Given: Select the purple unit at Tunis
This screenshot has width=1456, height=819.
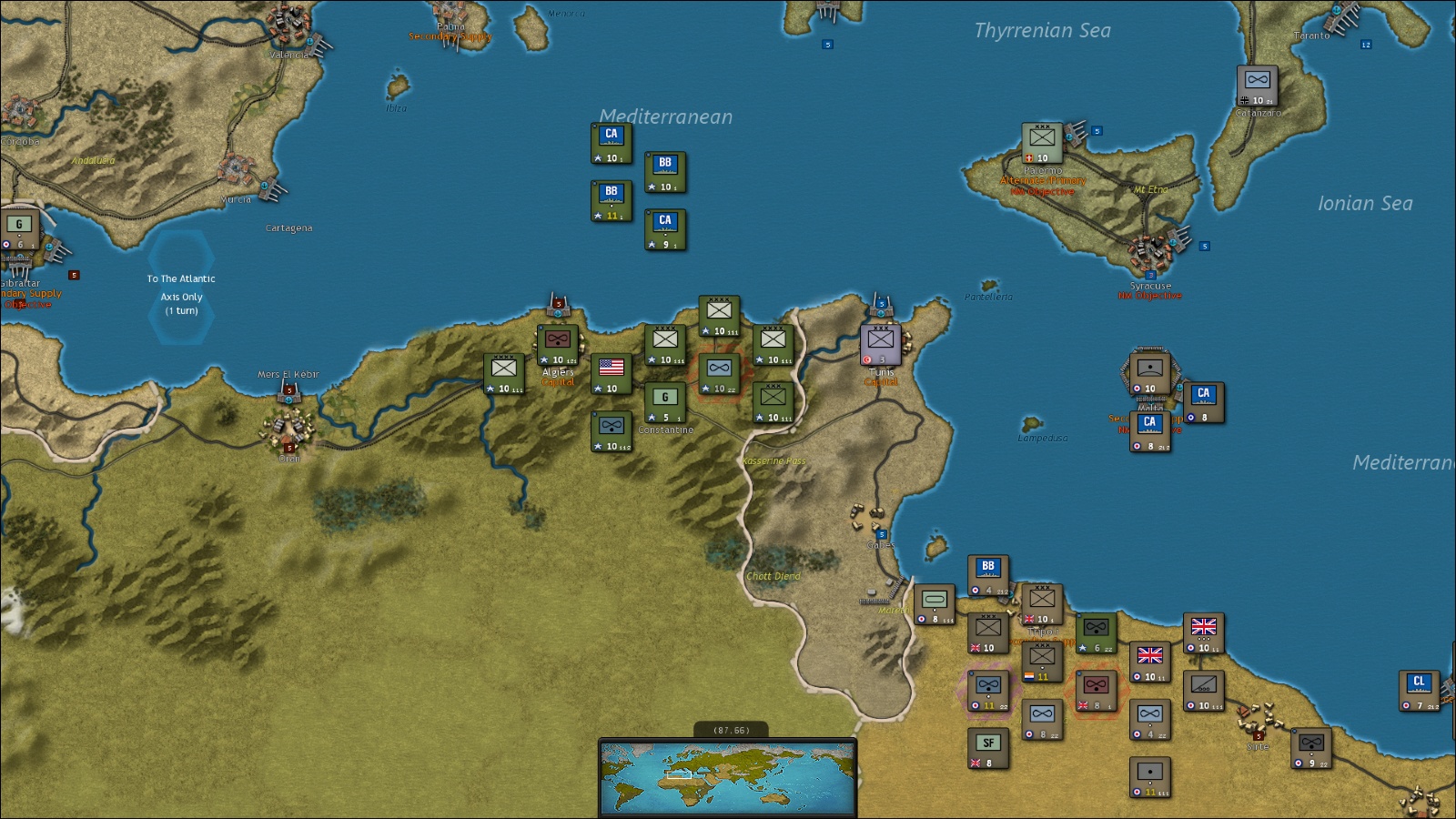Looking at the screenshot, I should (x=881, y=344).
